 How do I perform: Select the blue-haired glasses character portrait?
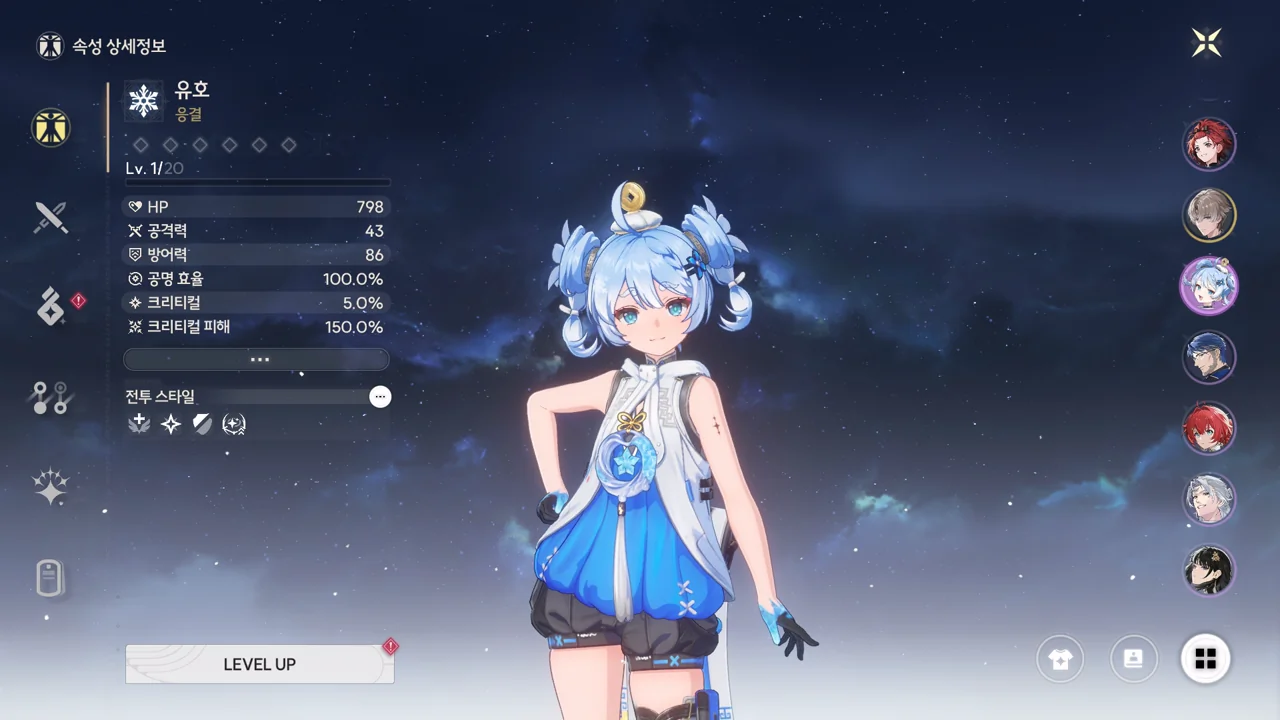tap(1210, 357)
